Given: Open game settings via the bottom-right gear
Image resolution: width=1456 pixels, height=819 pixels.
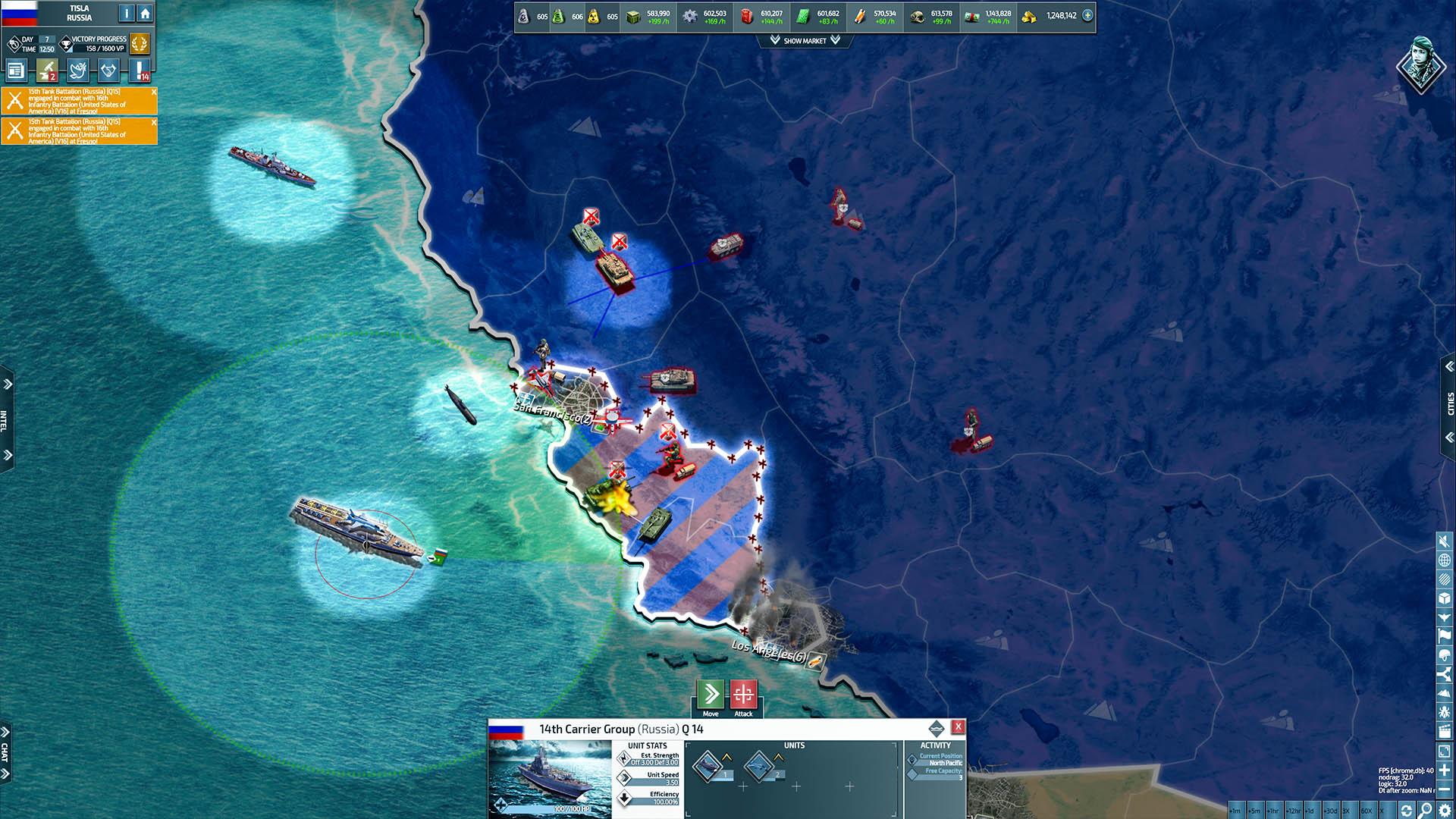Looking at the screenshot, I should tap(1444, 807).
